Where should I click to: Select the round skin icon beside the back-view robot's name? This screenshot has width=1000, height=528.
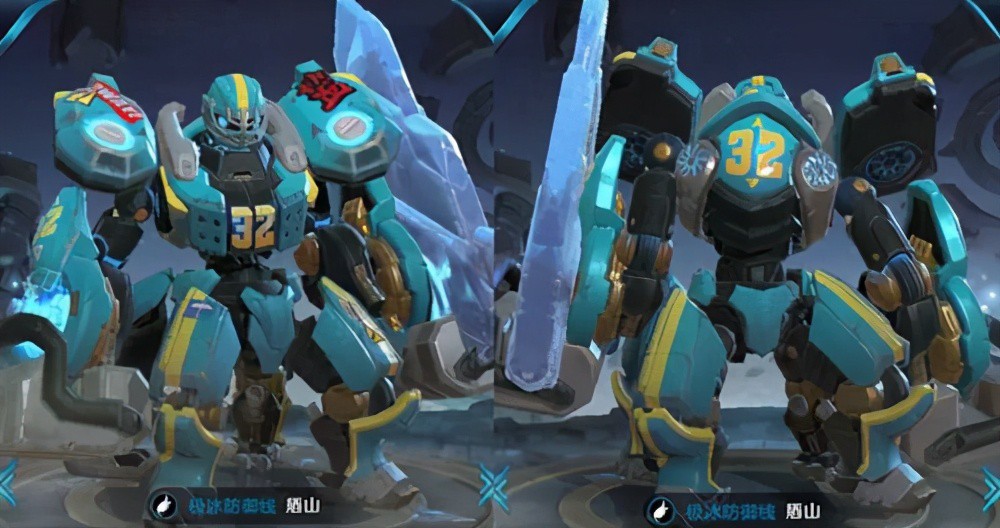tap(661, 511)
